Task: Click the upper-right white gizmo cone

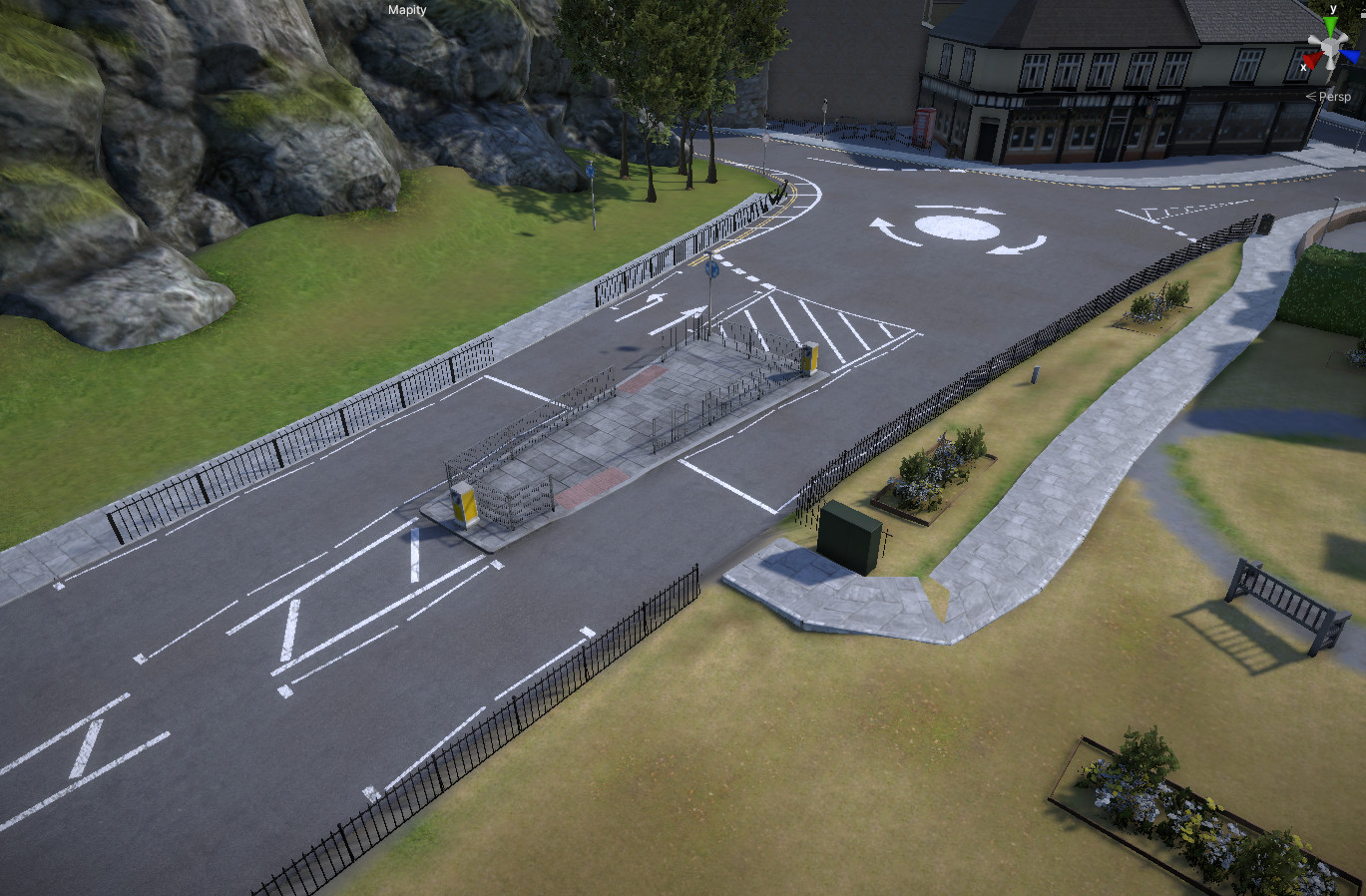Action: [1345, 36]
